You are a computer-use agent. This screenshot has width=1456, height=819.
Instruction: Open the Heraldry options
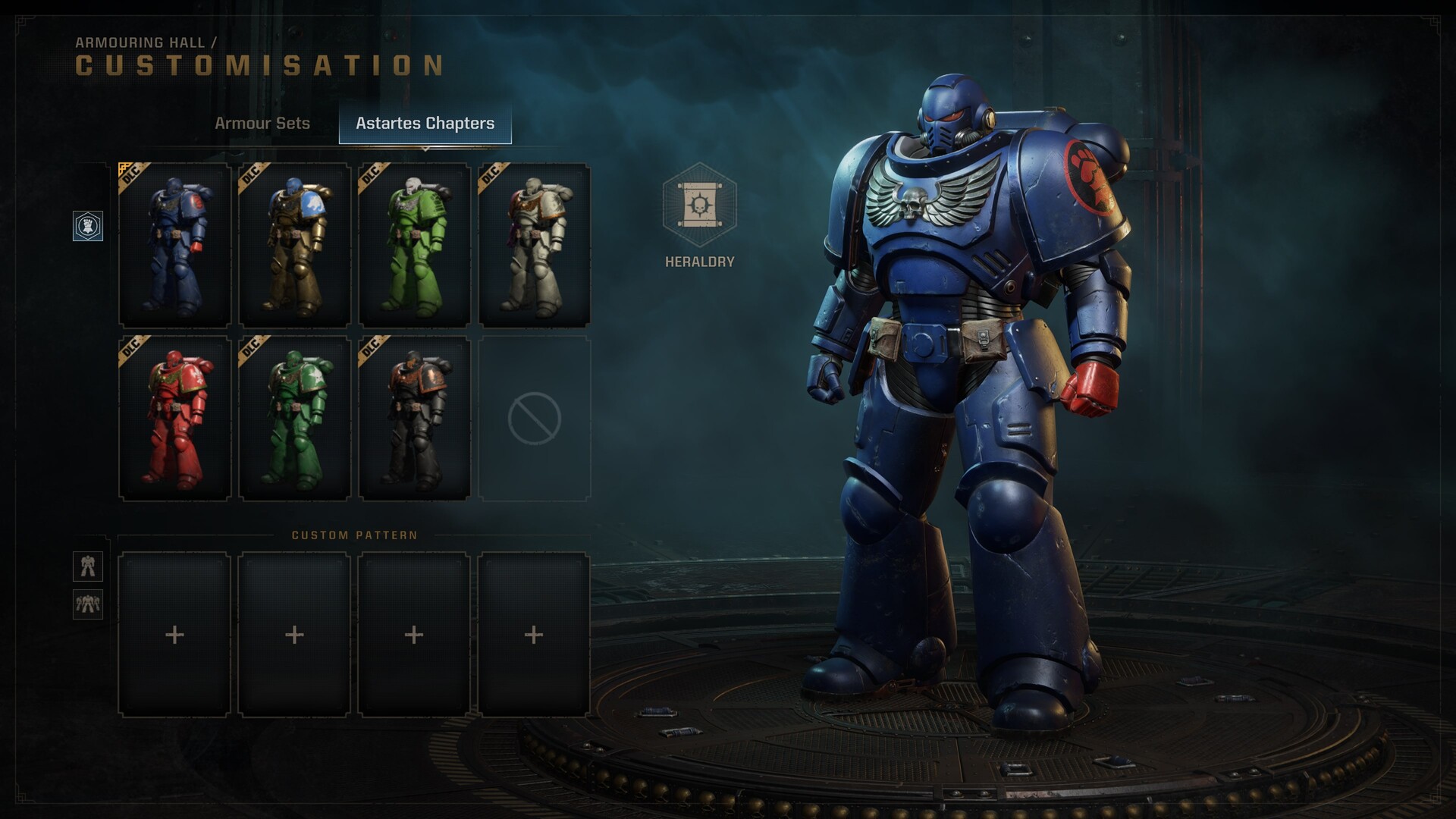699,206
